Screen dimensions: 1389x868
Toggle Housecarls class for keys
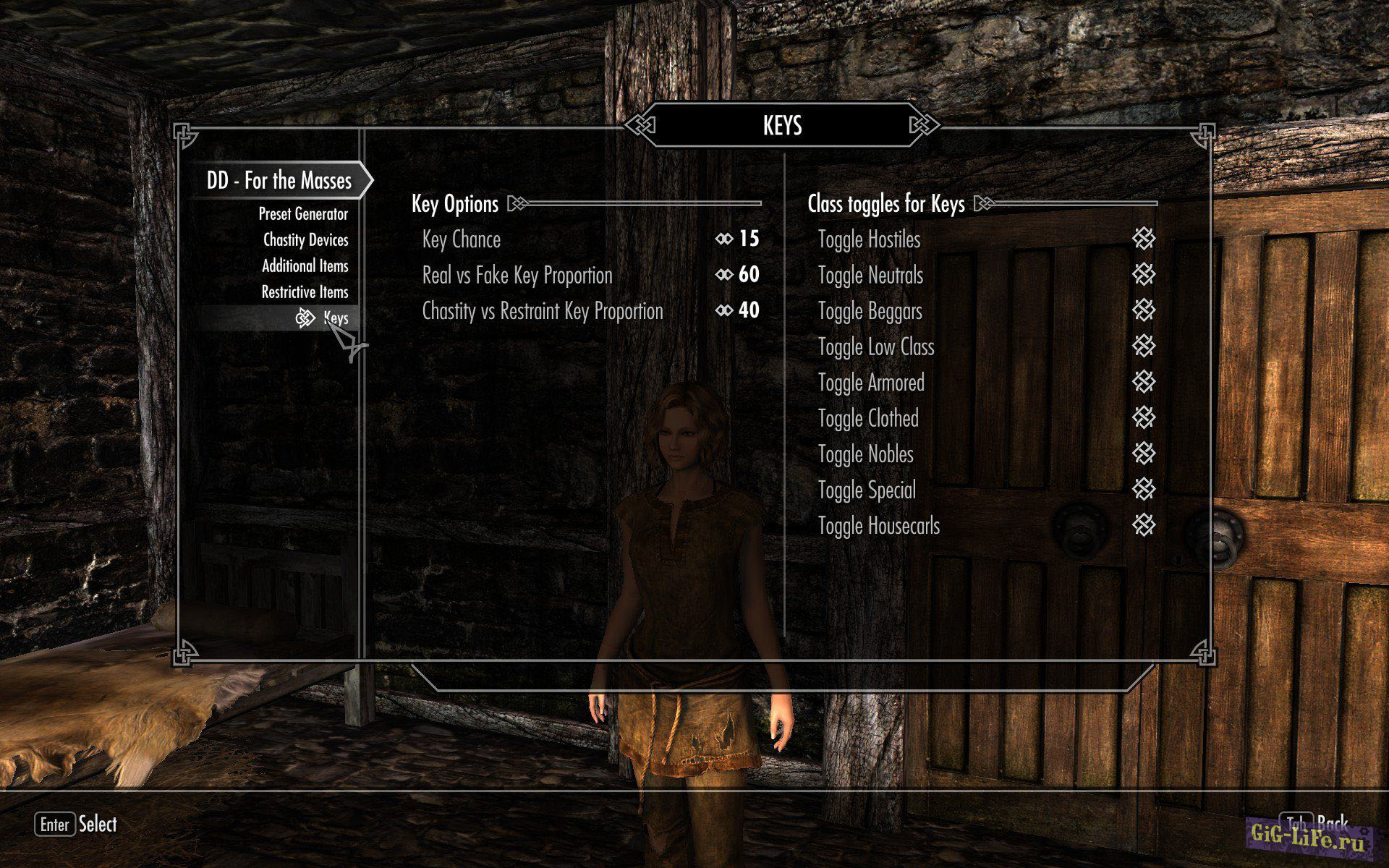click(1143, 526)
